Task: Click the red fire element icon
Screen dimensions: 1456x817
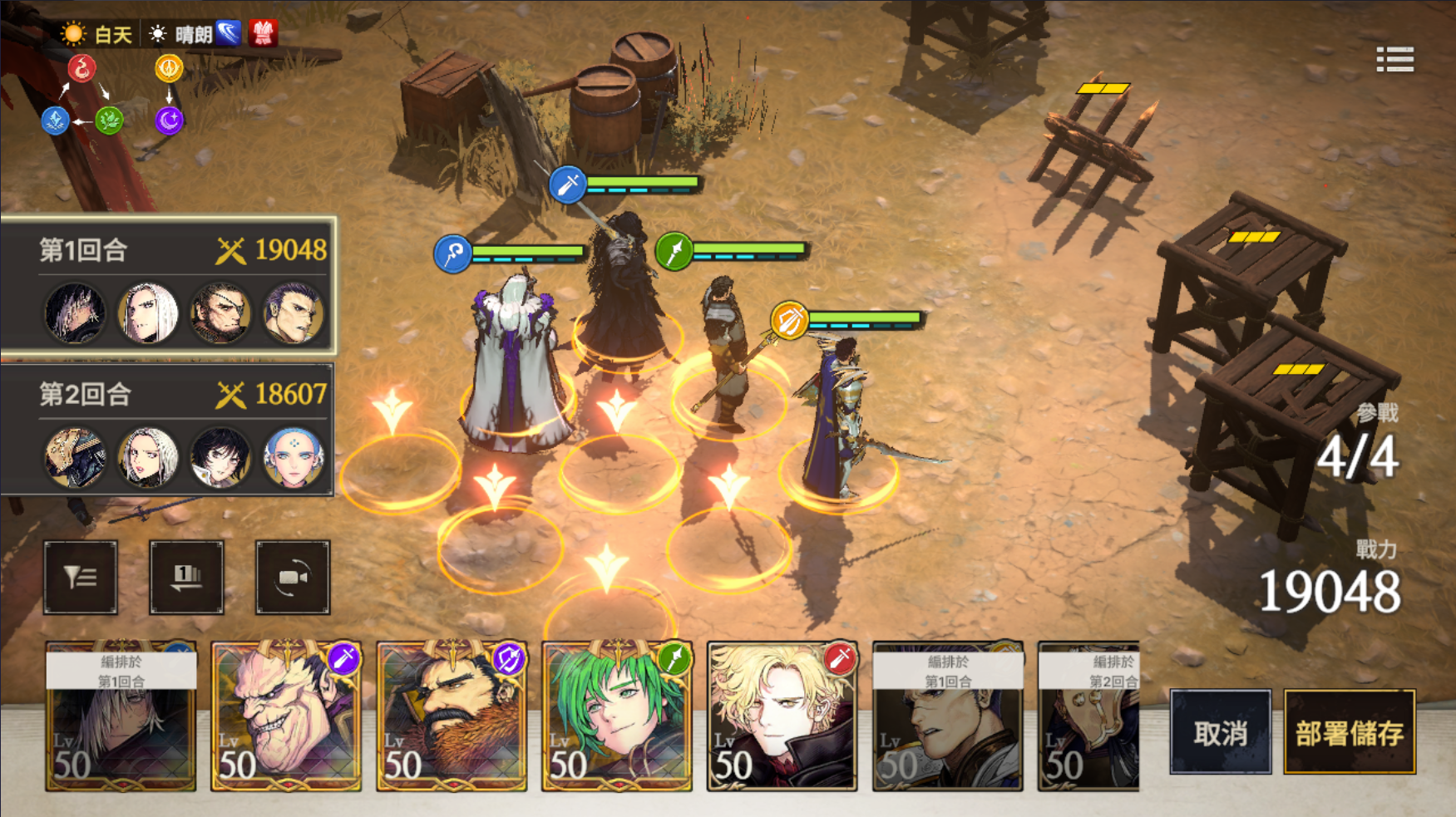Action: pos(81,68)
